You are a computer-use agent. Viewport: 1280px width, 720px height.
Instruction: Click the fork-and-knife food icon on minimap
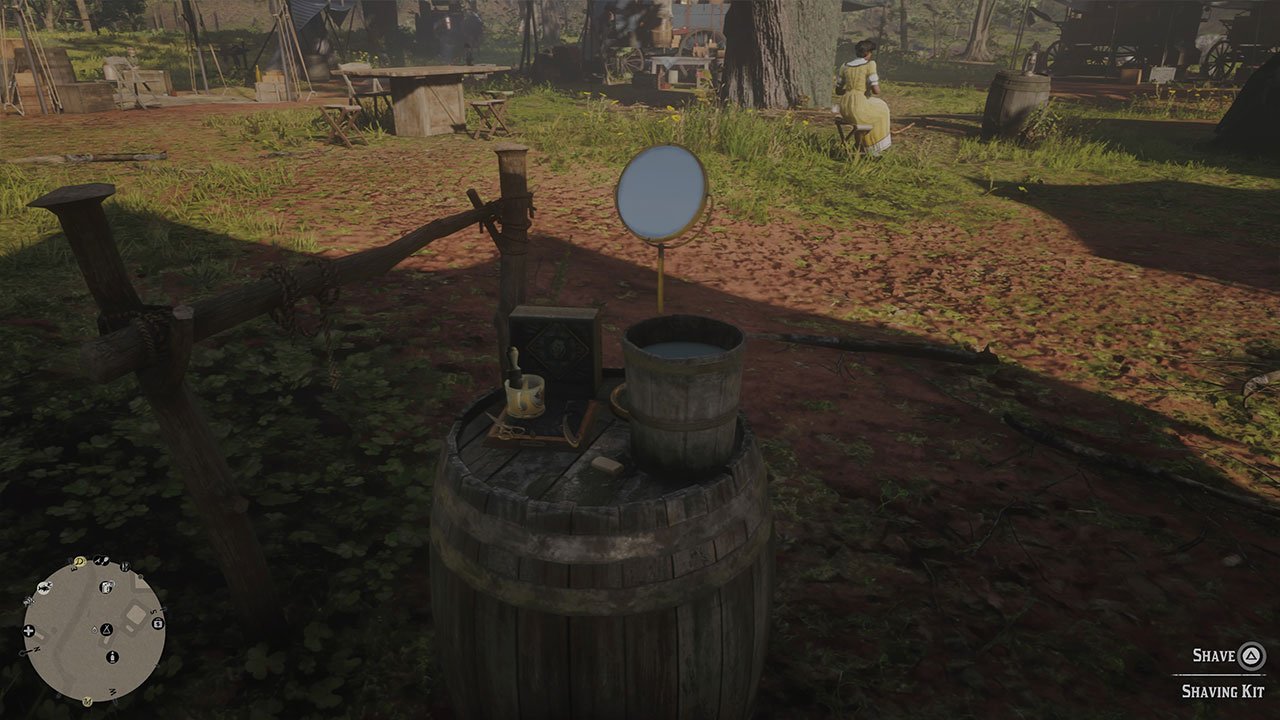coord(98,559)
